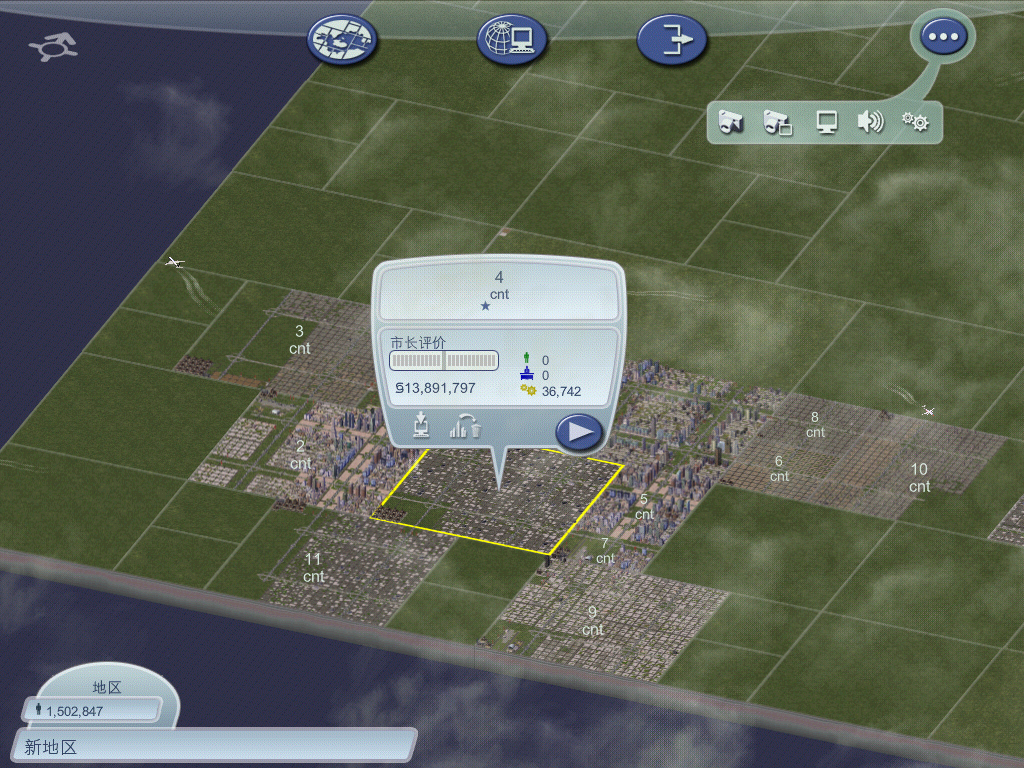Open the region view map button
This screenshot has height=768, width=1024.
[343, 39]
